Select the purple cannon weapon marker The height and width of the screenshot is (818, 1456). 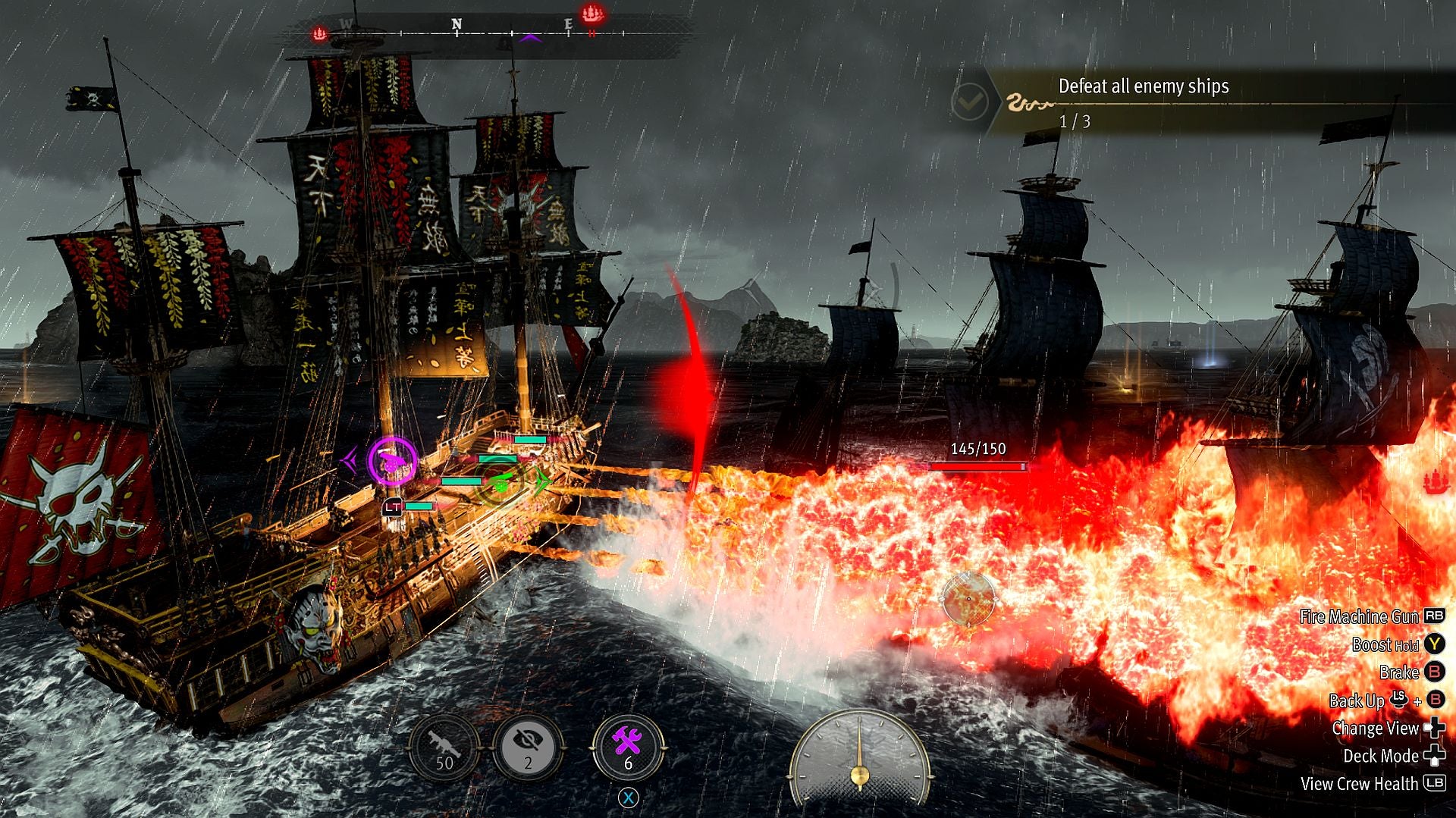coord(392,461)
